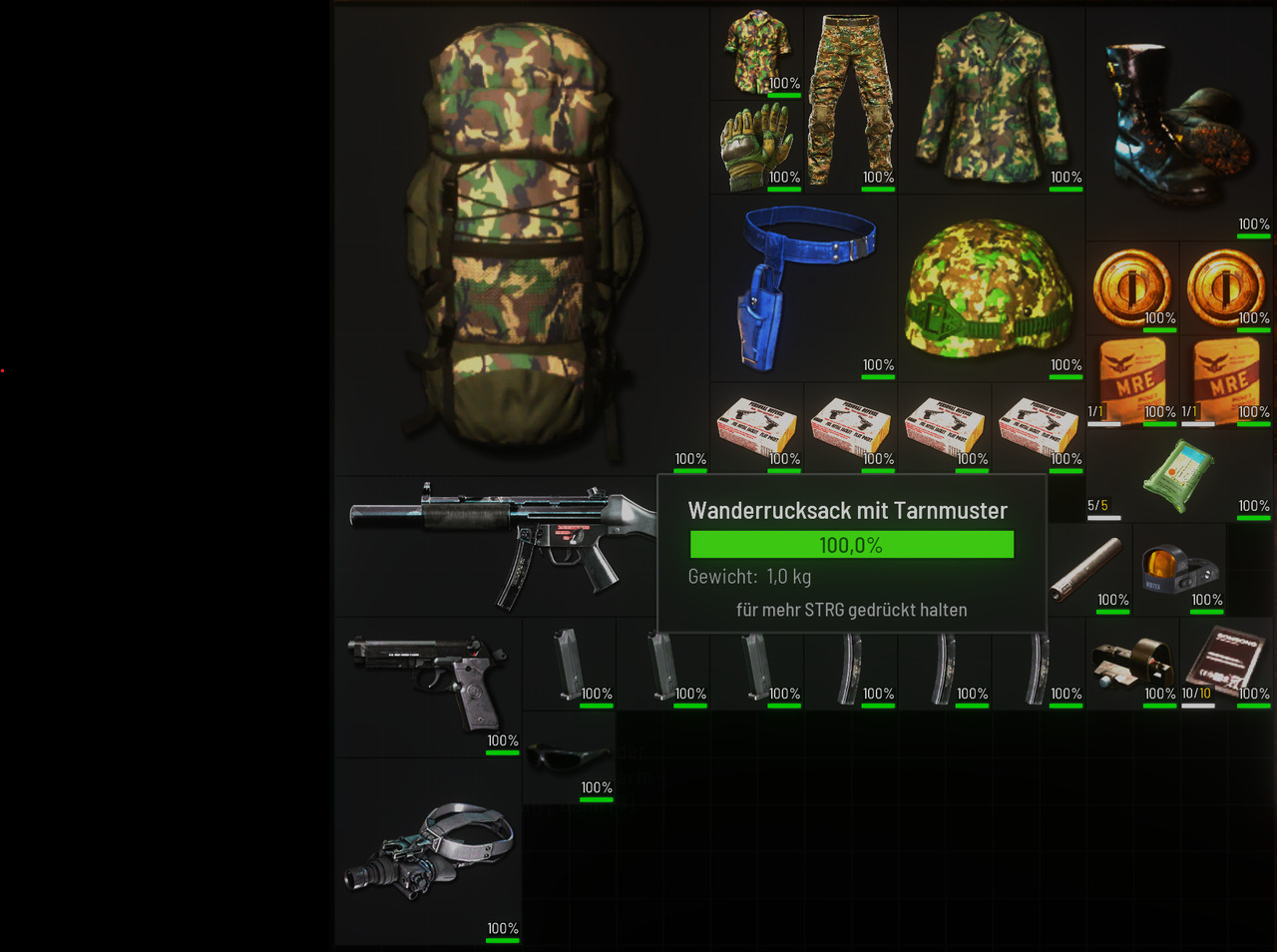Choose the camouflage trousers
Image resolution: width=1277 pixels, height=952 pixels.
tap(850, 100)
